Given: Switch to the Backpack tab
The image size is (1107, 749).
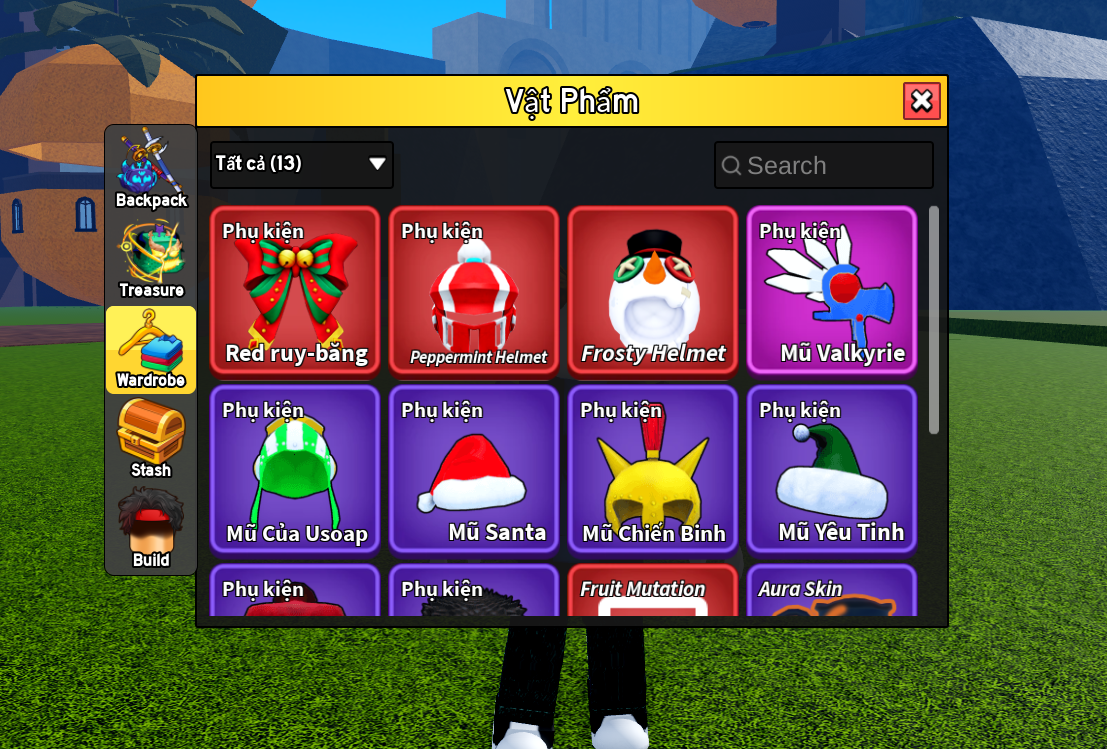Looking at the screenshot, I should point(151,168).
